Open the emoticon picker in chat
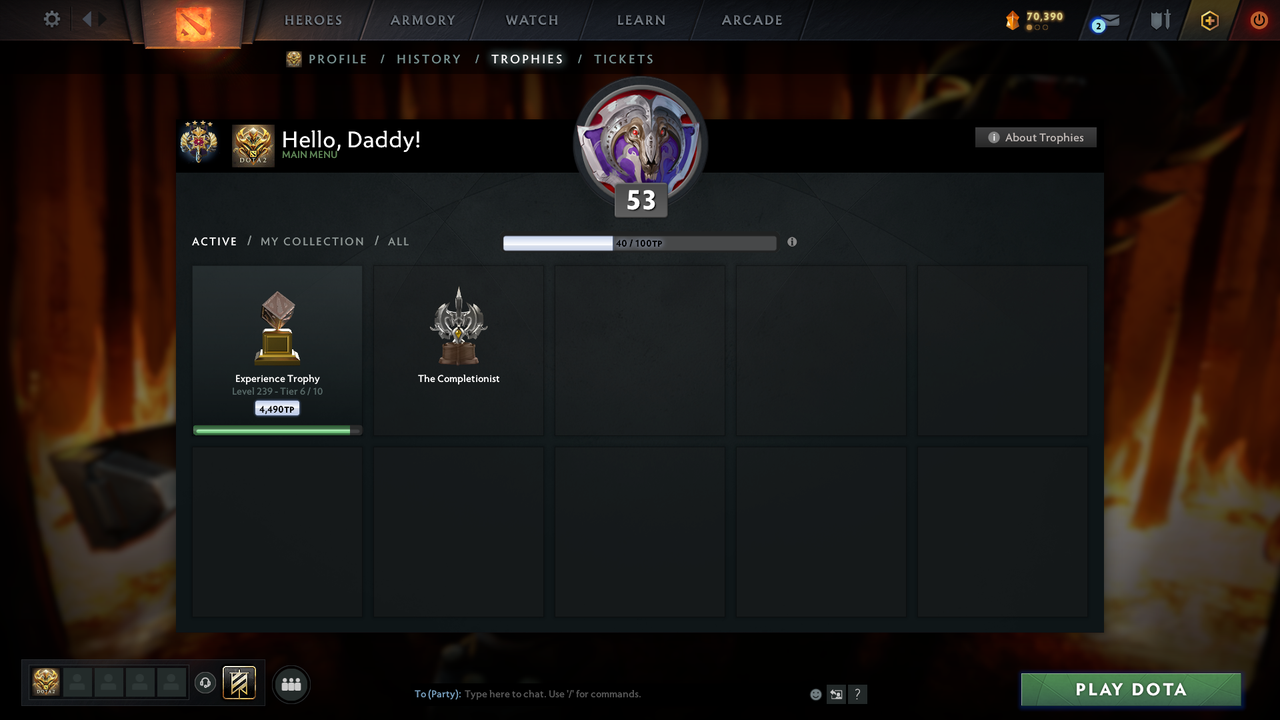Screen dimensions: 1280x720 pyautogui.click(x=815, y=694)
